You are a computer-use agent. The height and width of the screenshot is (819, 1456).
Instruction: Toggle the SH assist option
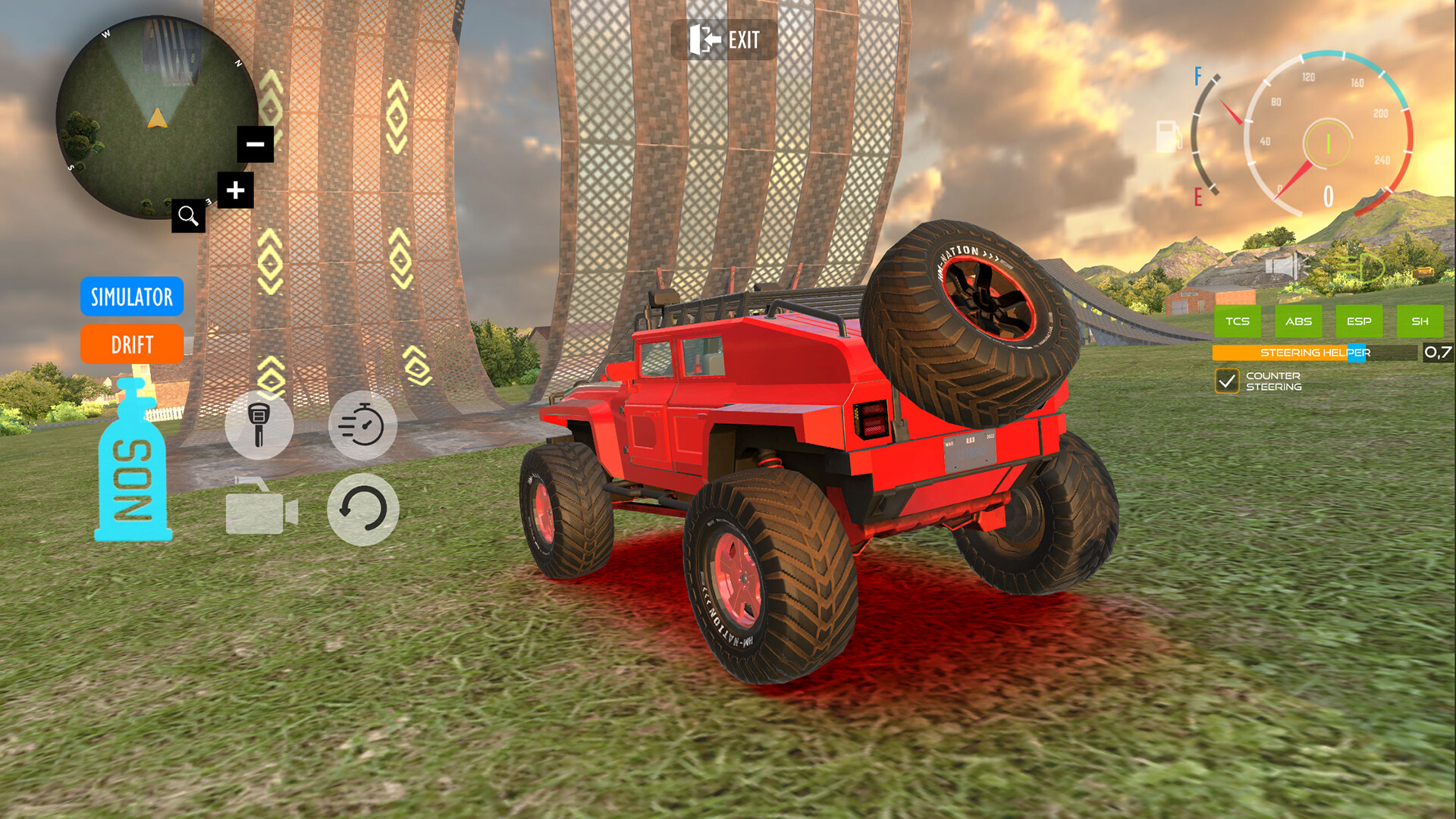pyautogui.click(x=1419, y=321)
